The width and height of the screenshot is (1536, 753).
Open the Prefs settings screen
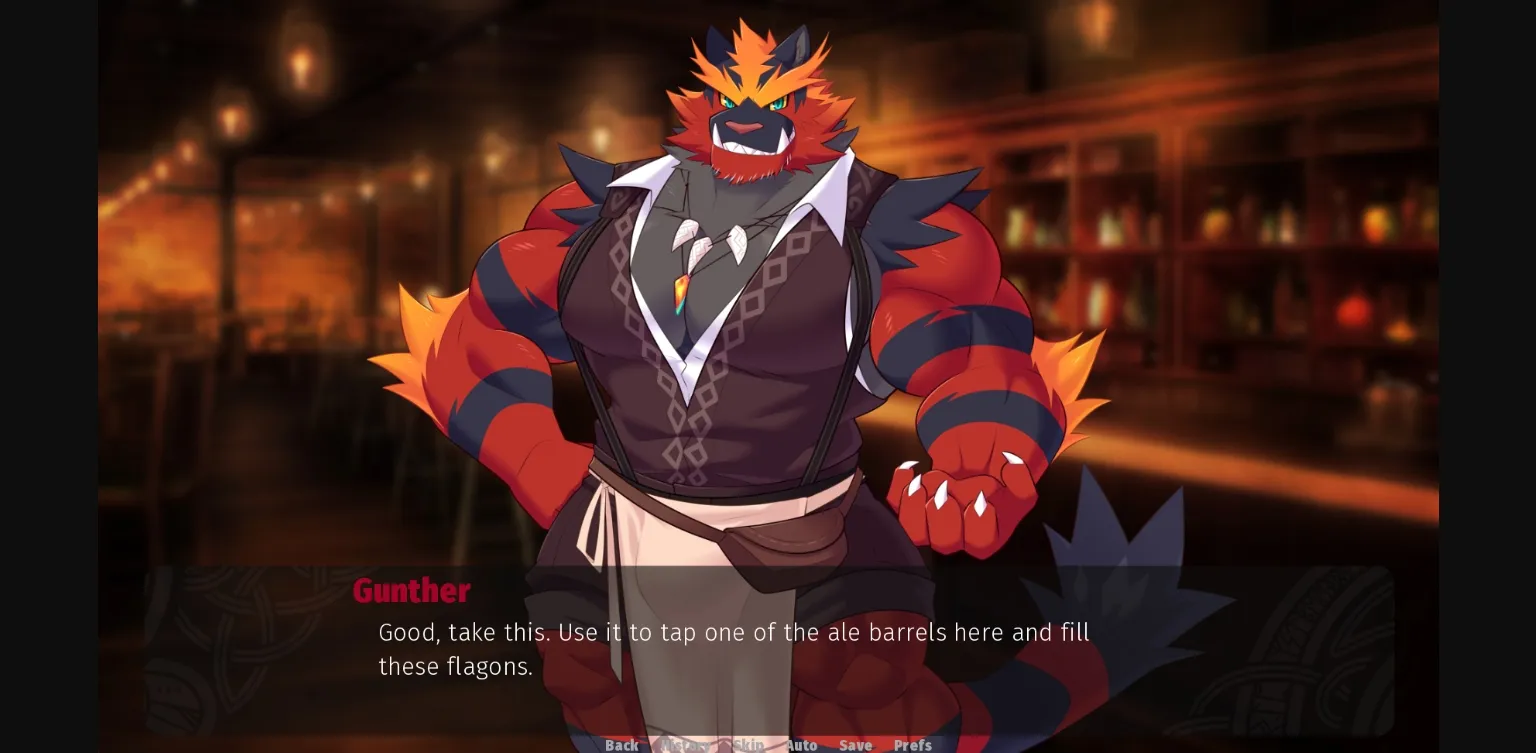911,745
